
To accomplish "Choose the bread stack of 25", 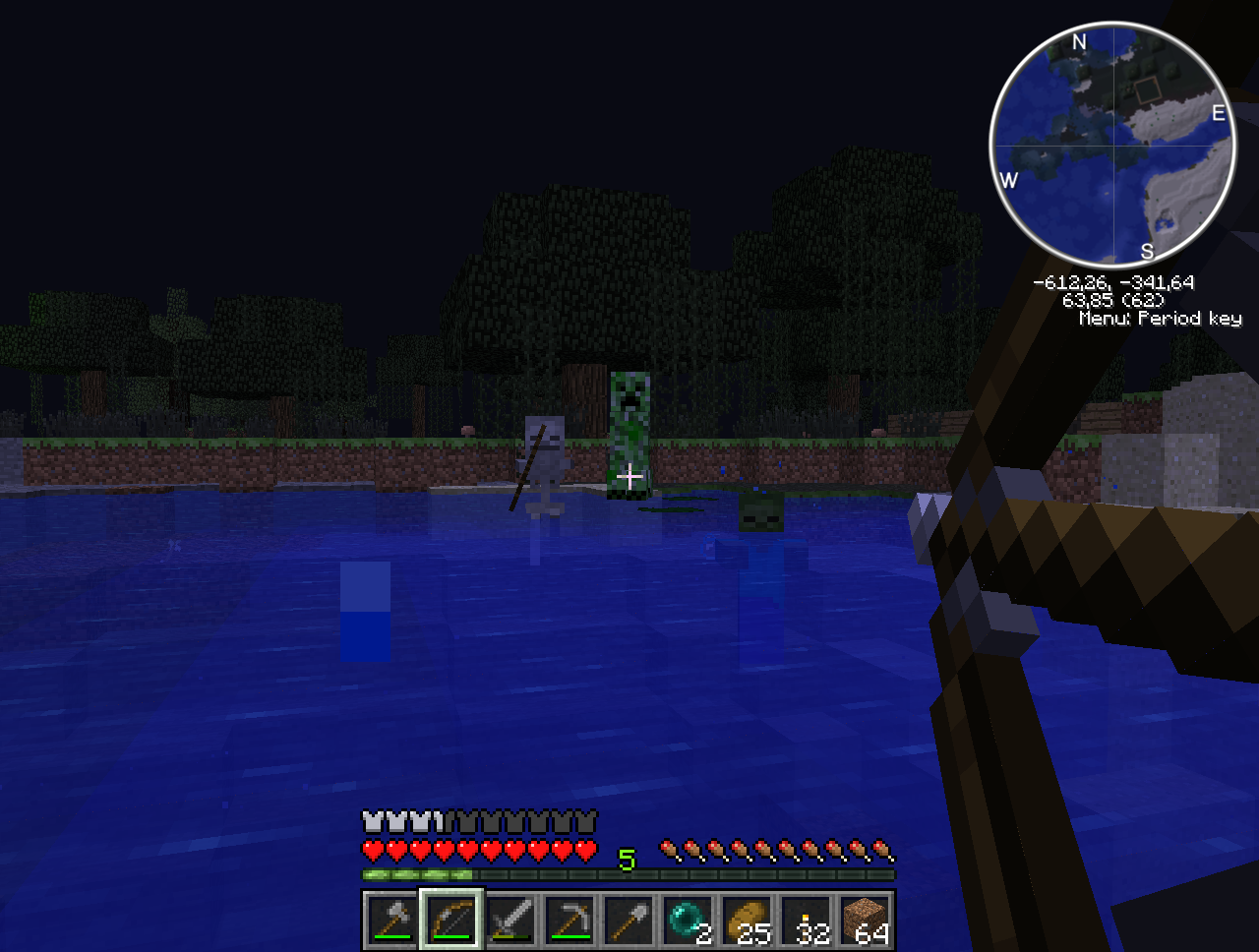I will (x=747, y=921).
